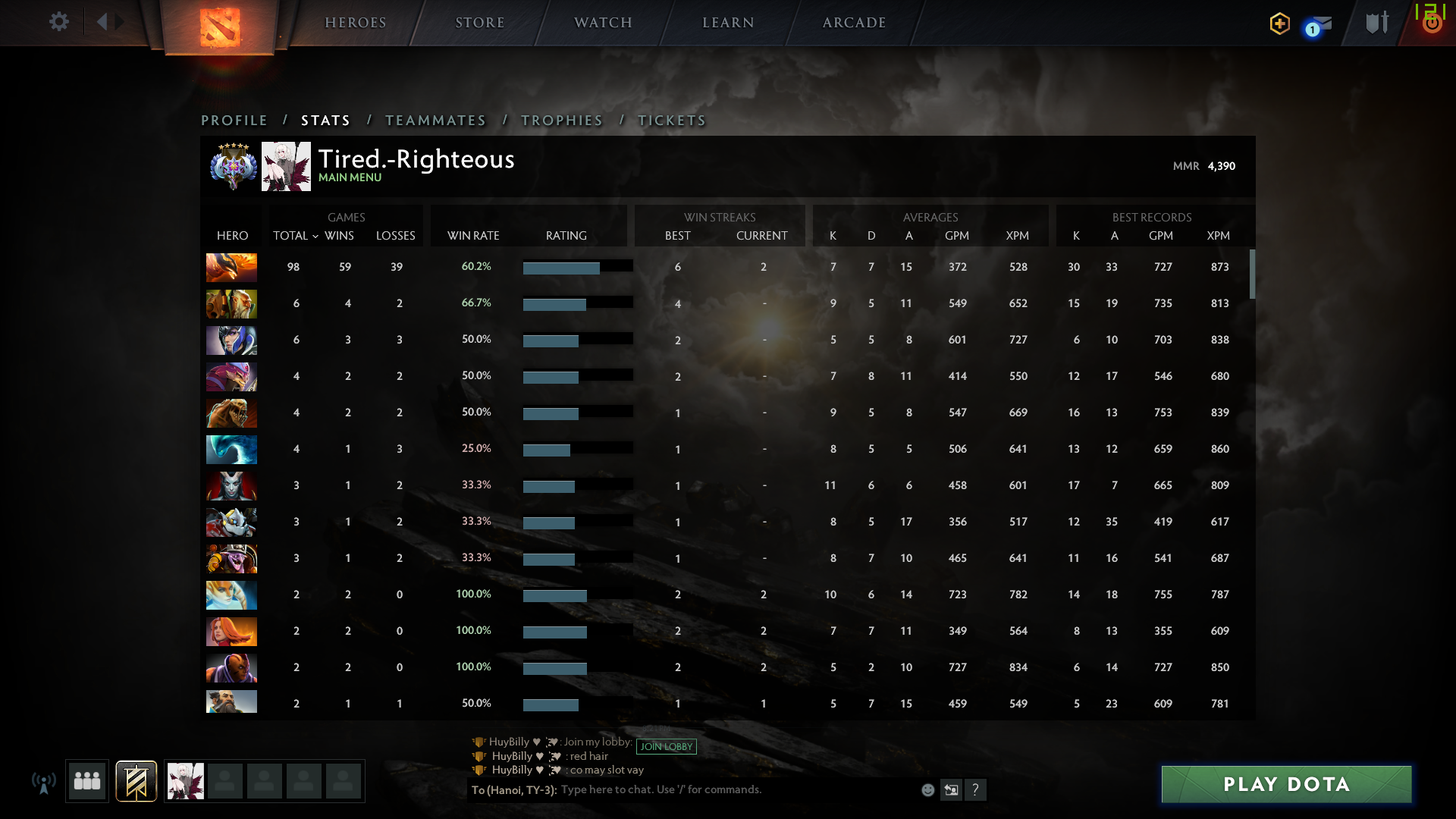Click the Phoenix hero portrait
1456x819 pixels.
(x=231, y=267)
